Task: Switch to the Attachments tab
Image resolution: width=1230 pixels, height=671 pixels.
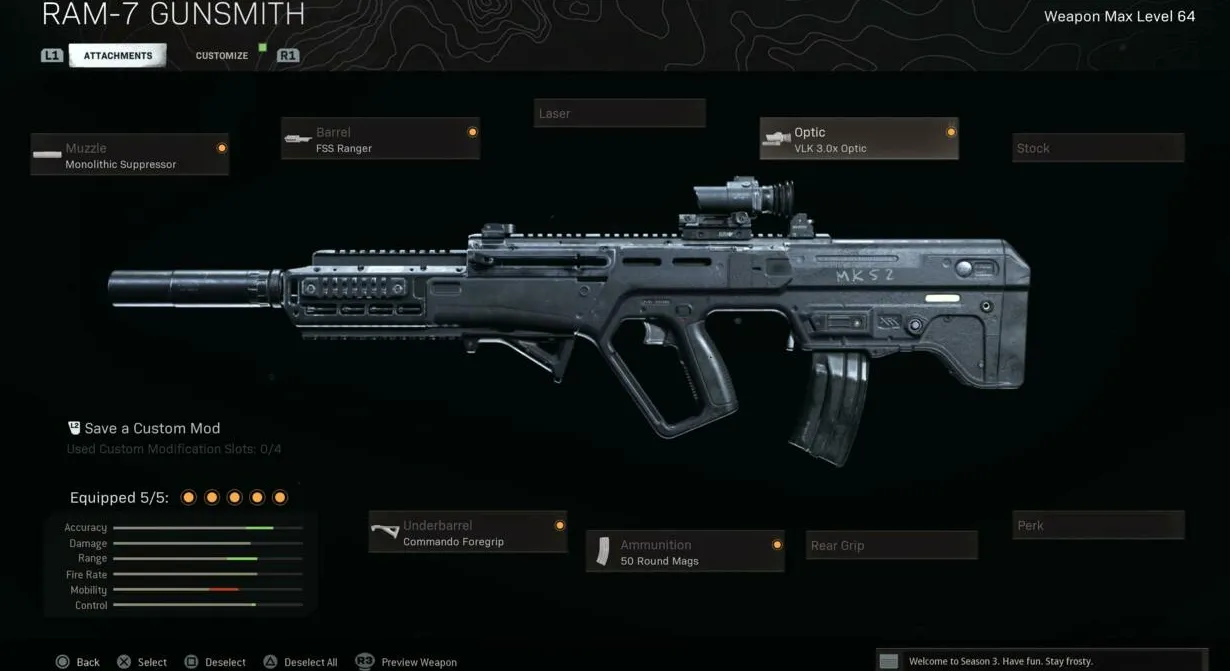Action: coord(118,56)
